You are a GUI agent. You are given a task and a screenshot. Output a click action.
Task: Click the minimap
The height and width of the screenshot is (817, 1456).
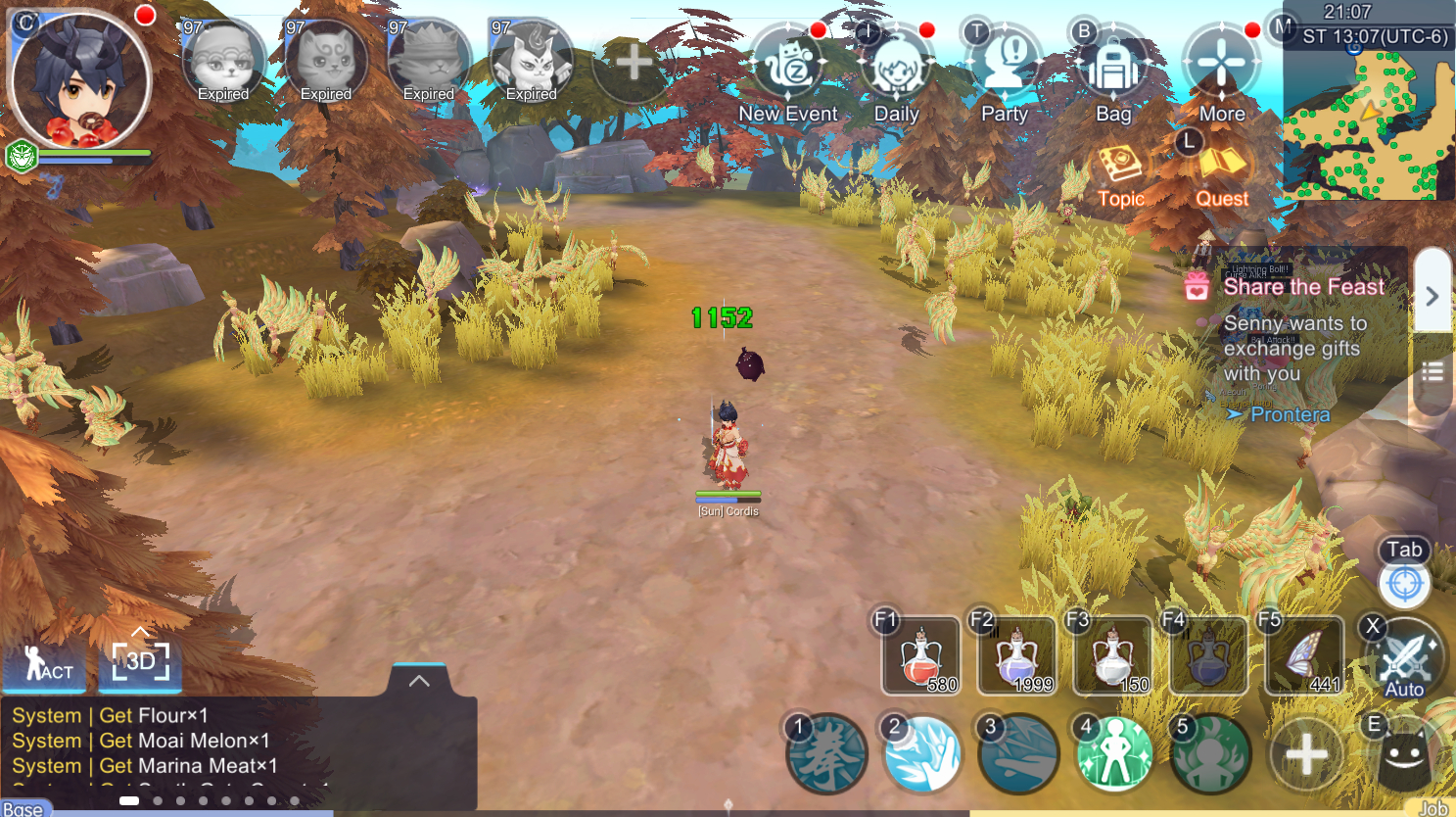[1369, 122]
